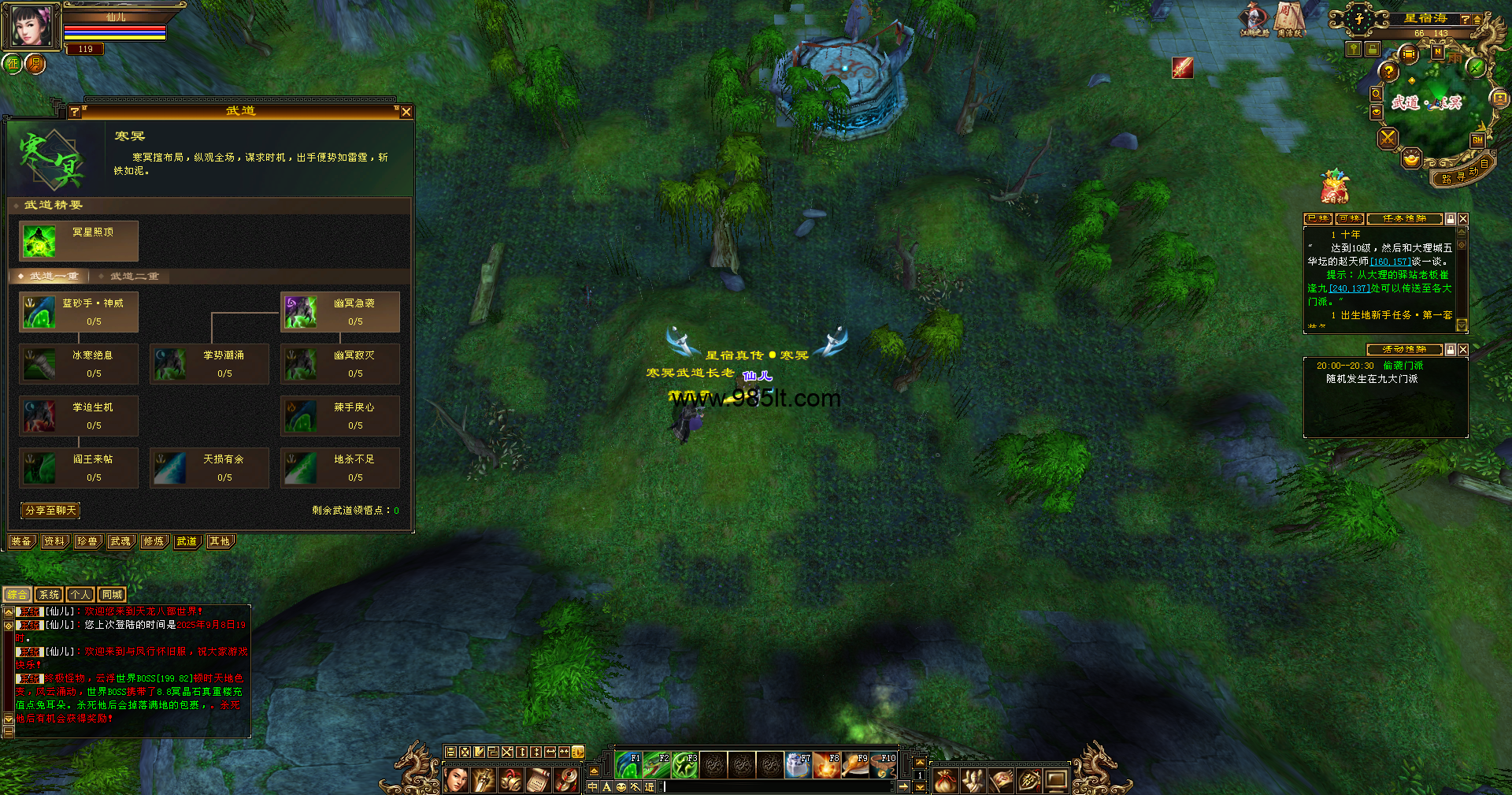Close the quest tracker panel
The width and height of the screenshot is (1512, 795).
pyautogui.click(x=1463, y=219)
